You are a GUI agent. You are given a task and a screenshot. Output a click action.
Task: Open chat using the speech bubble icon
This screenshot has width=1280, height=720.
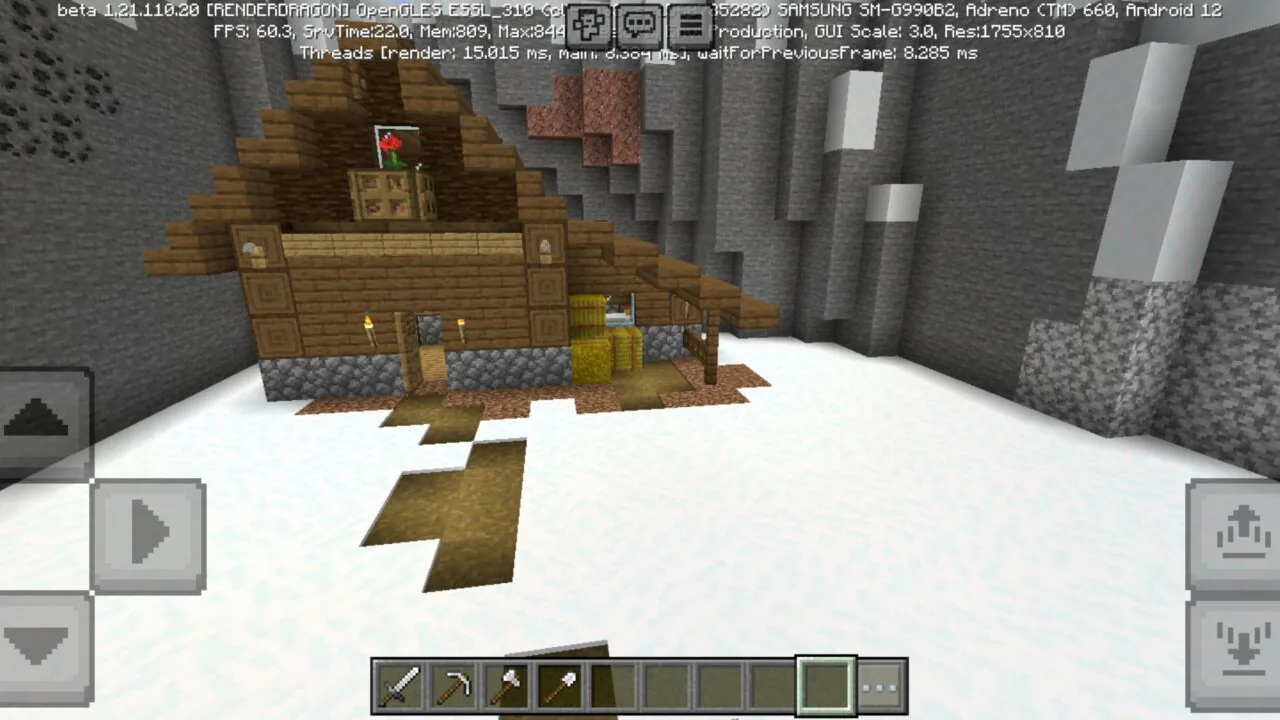coord(639,24)
